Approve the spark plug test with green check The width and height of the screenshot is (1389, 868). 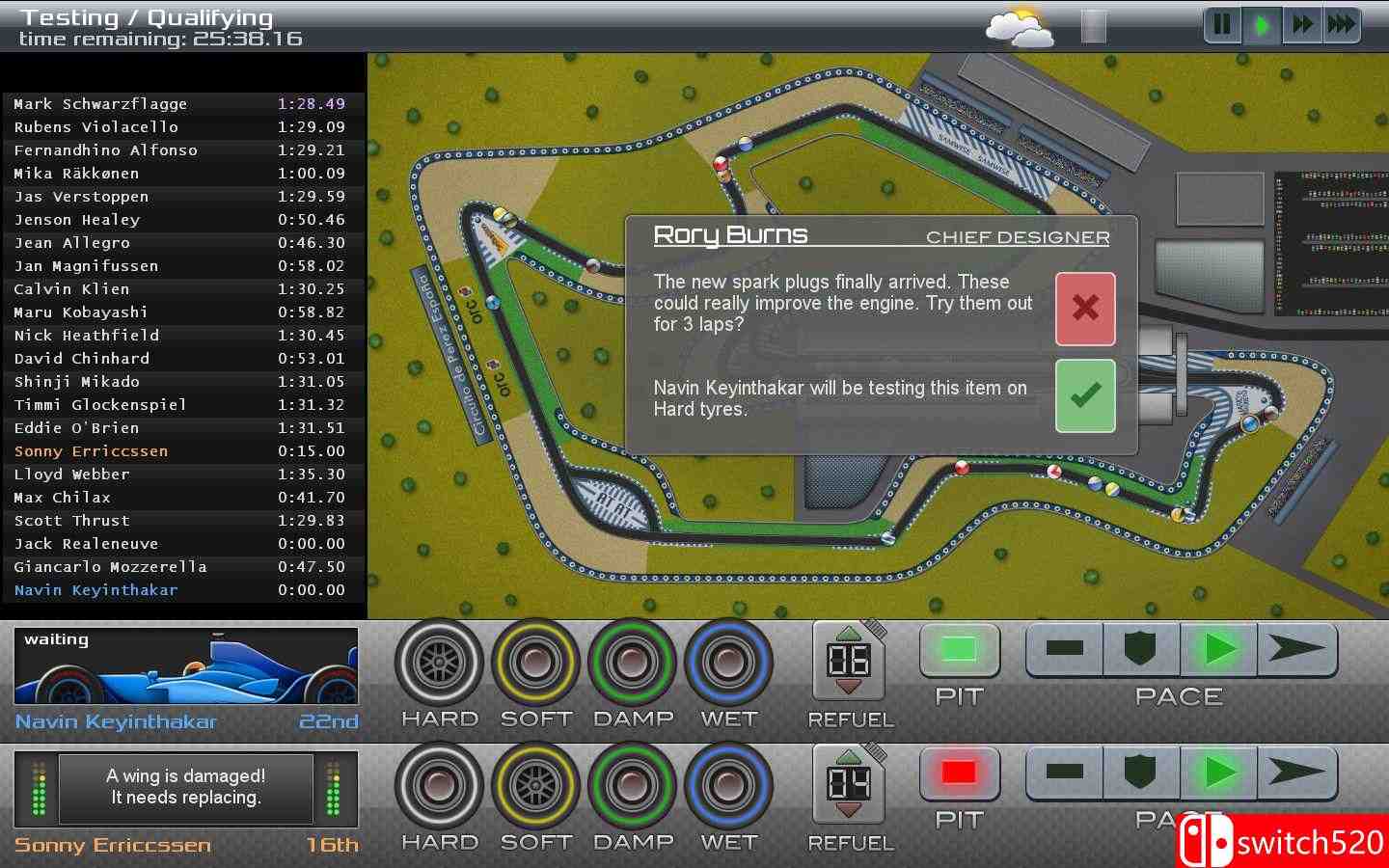[1085, 396]
